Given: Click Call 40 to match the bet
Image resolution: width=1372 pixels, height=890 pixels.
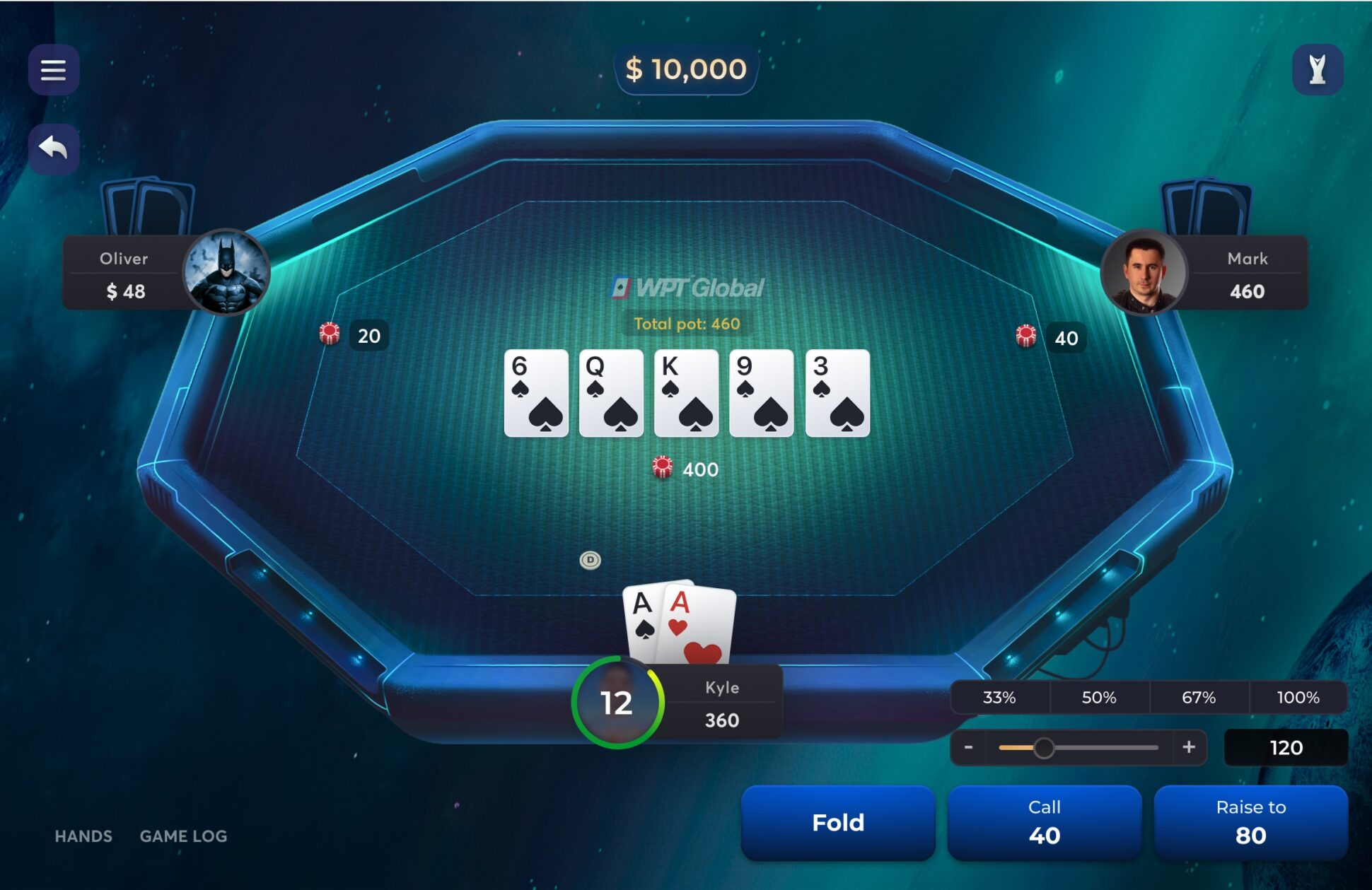Looking at the screenshot, I should pos(1045,822).
